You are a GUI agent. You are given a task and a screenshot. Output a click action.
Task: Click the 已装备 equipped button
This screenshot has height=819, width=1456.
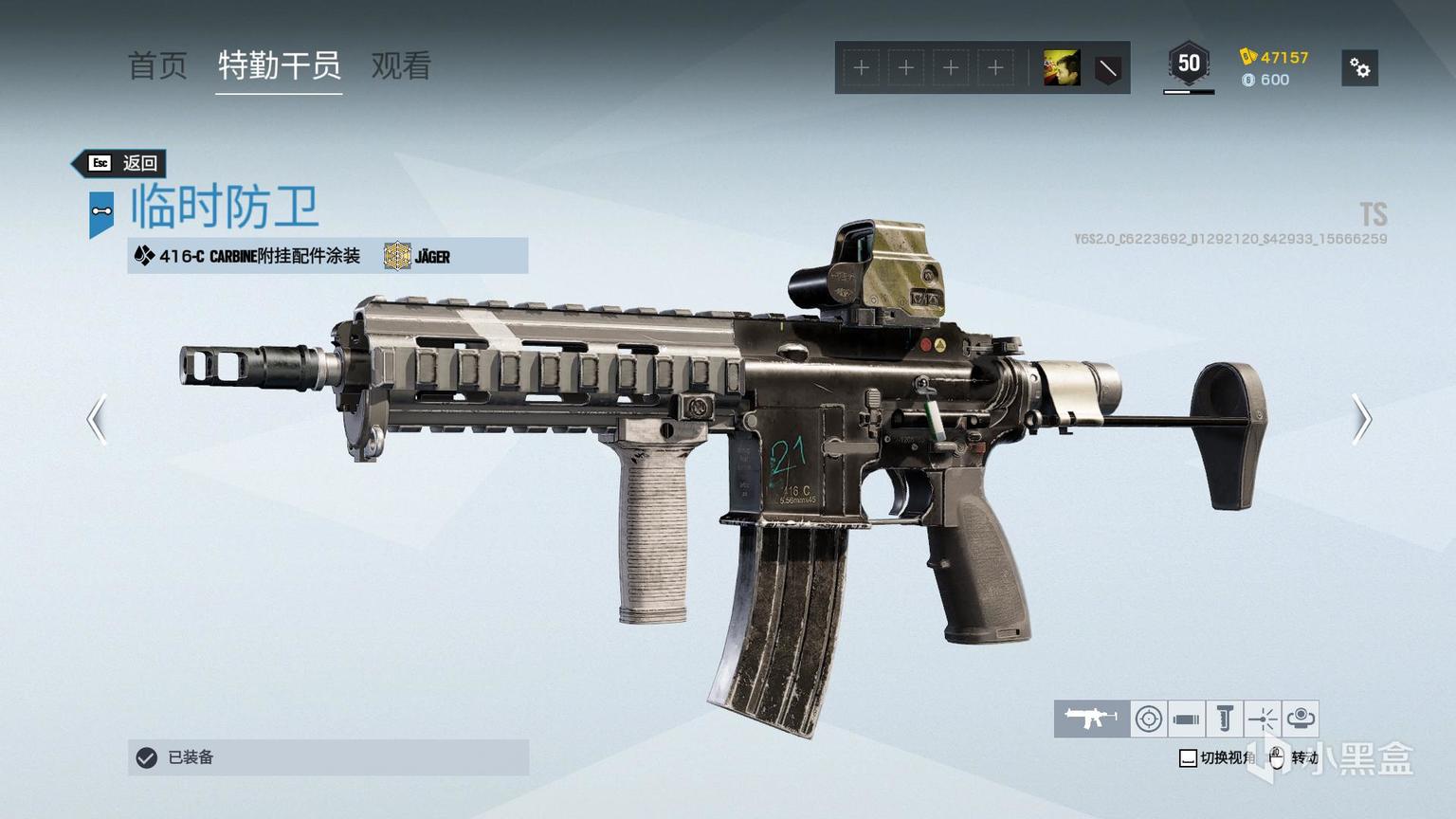(x=328, y=757)
